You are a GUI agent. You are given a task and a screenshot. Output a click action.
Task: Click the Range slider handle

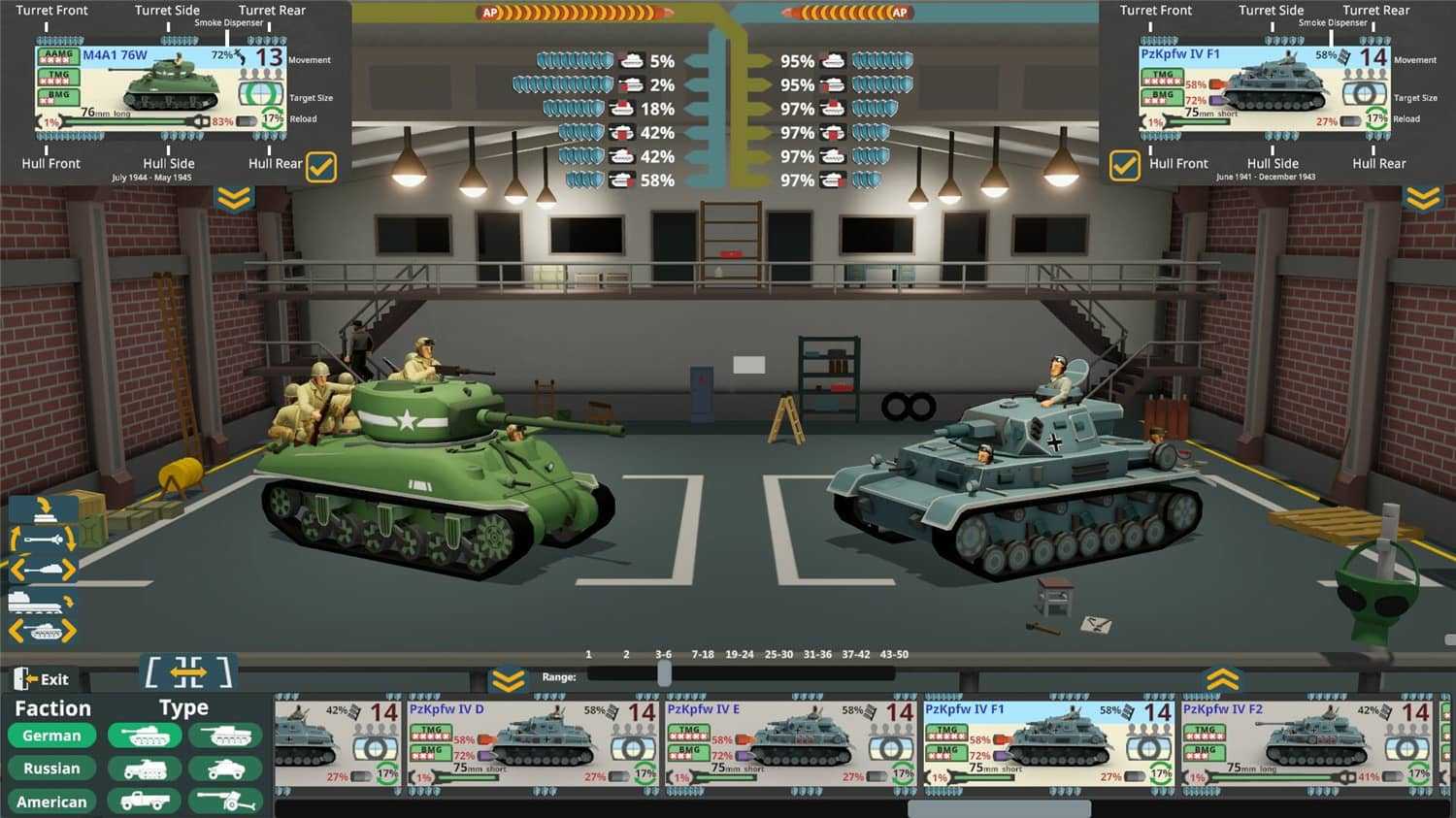664,675
